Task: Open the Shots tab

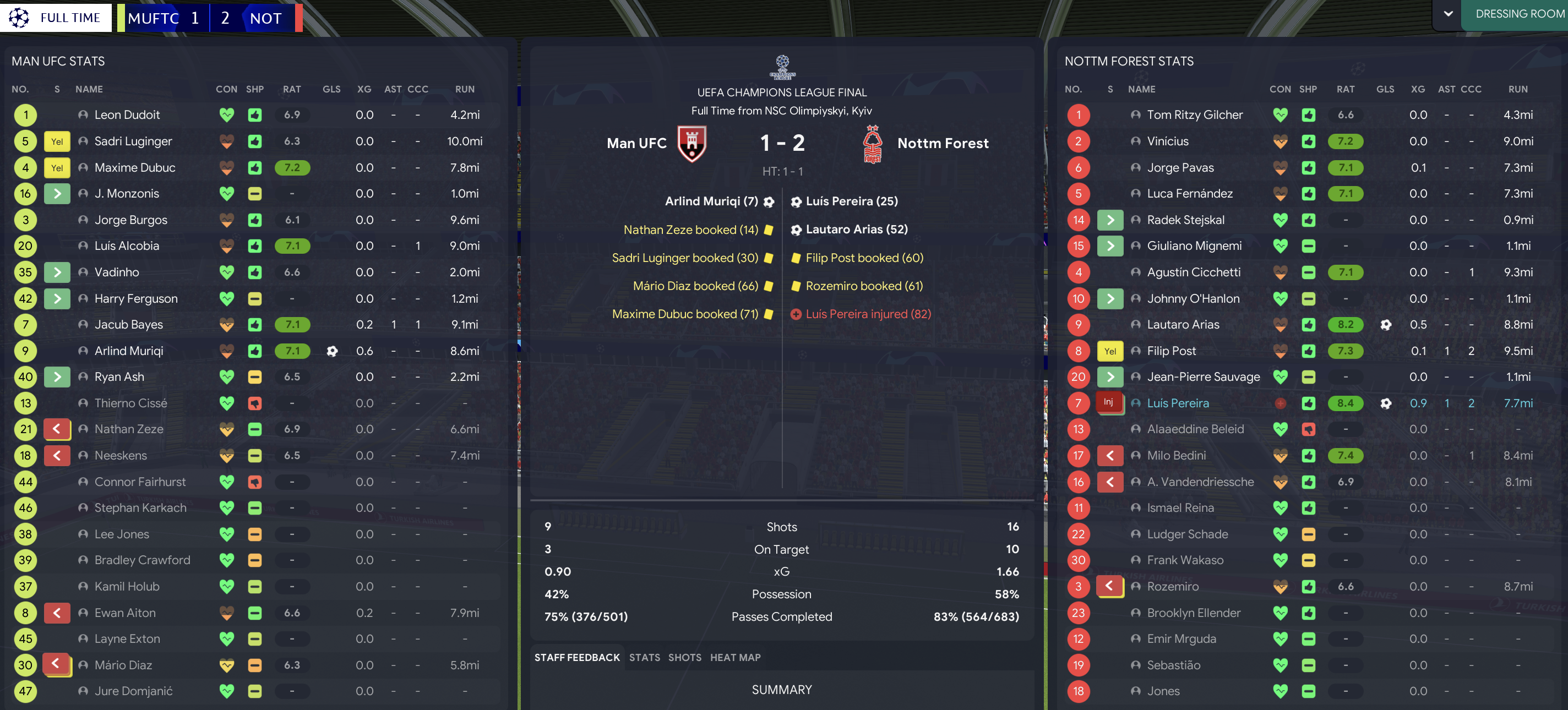Action: coord(684,657)
